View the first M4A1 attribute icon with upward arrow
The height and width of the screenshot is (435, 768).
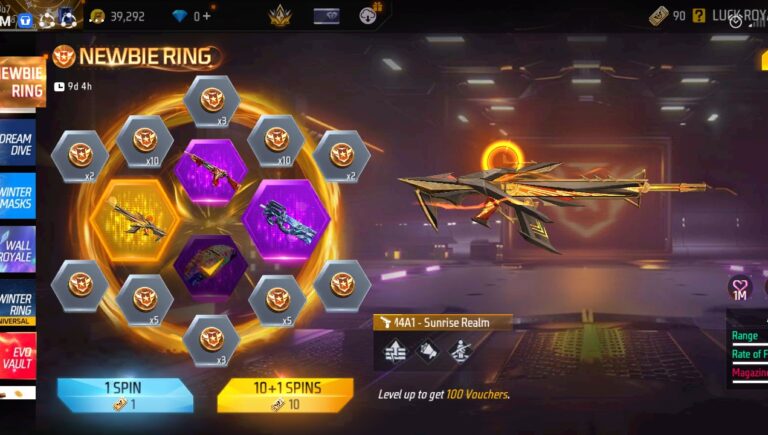pyautogui.click(x=395, y=350)
